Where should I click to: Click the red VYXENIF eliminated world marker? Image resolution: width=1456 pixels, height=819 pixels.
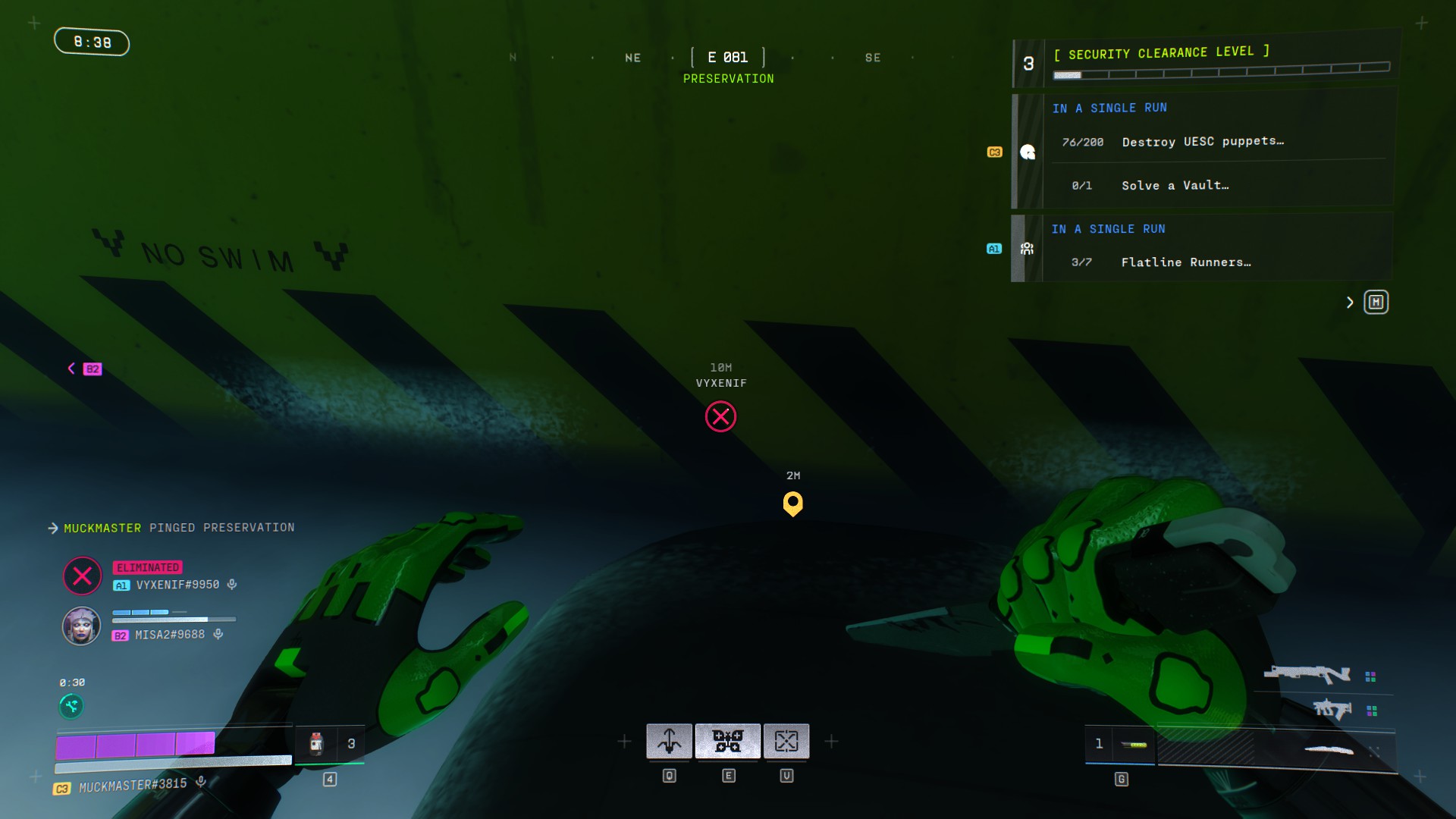coord(720,416)
